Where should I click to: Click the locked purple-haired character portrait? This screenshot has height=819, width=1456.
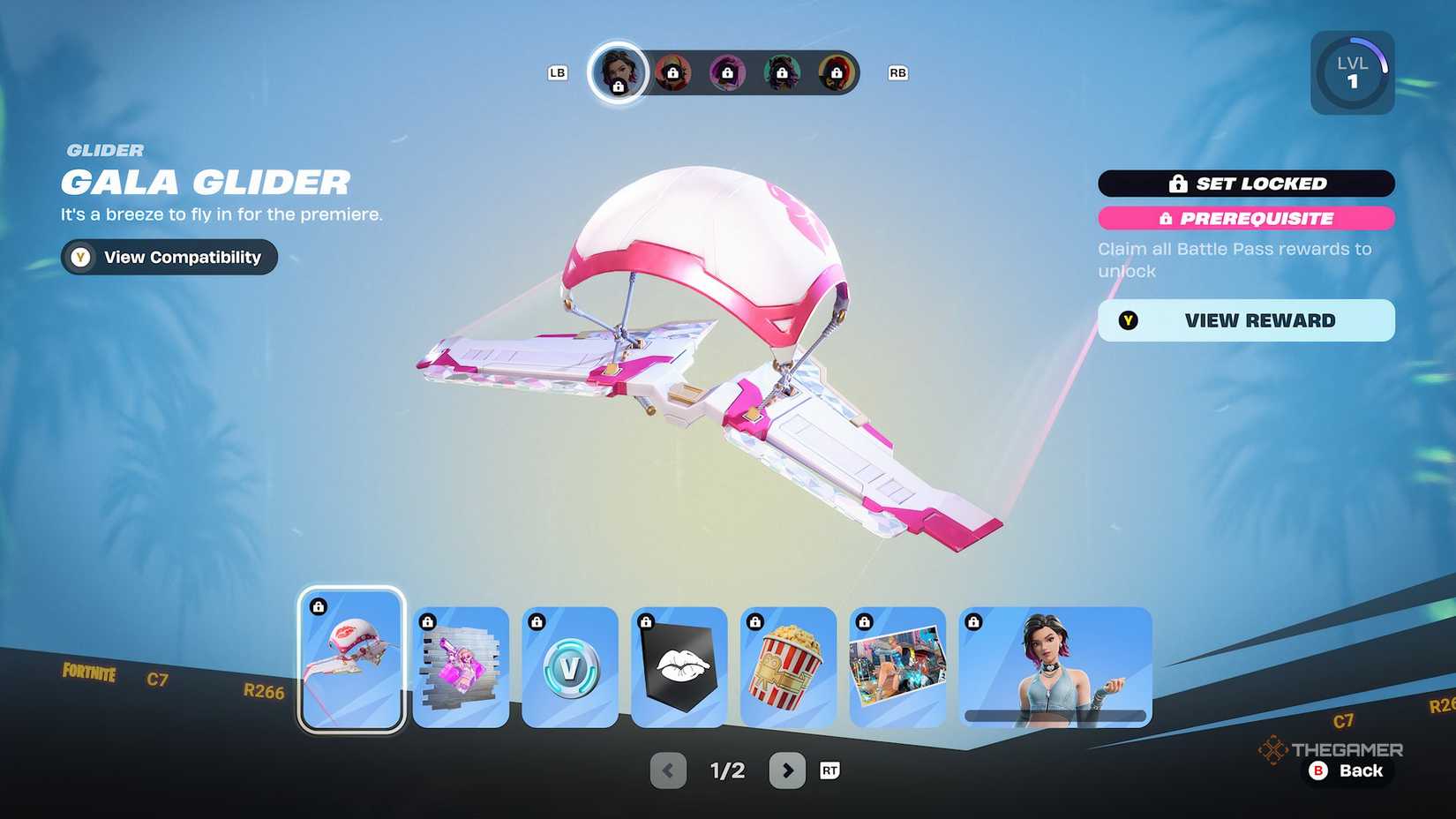(728, 73)
